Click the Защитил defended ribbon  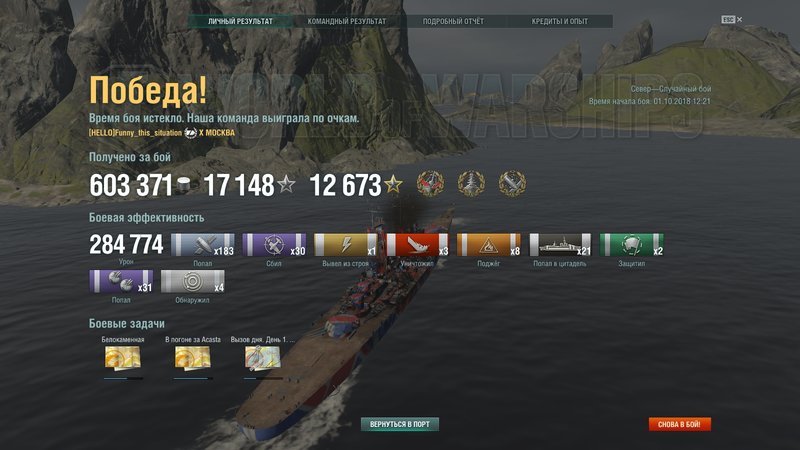tap(632, 245)
